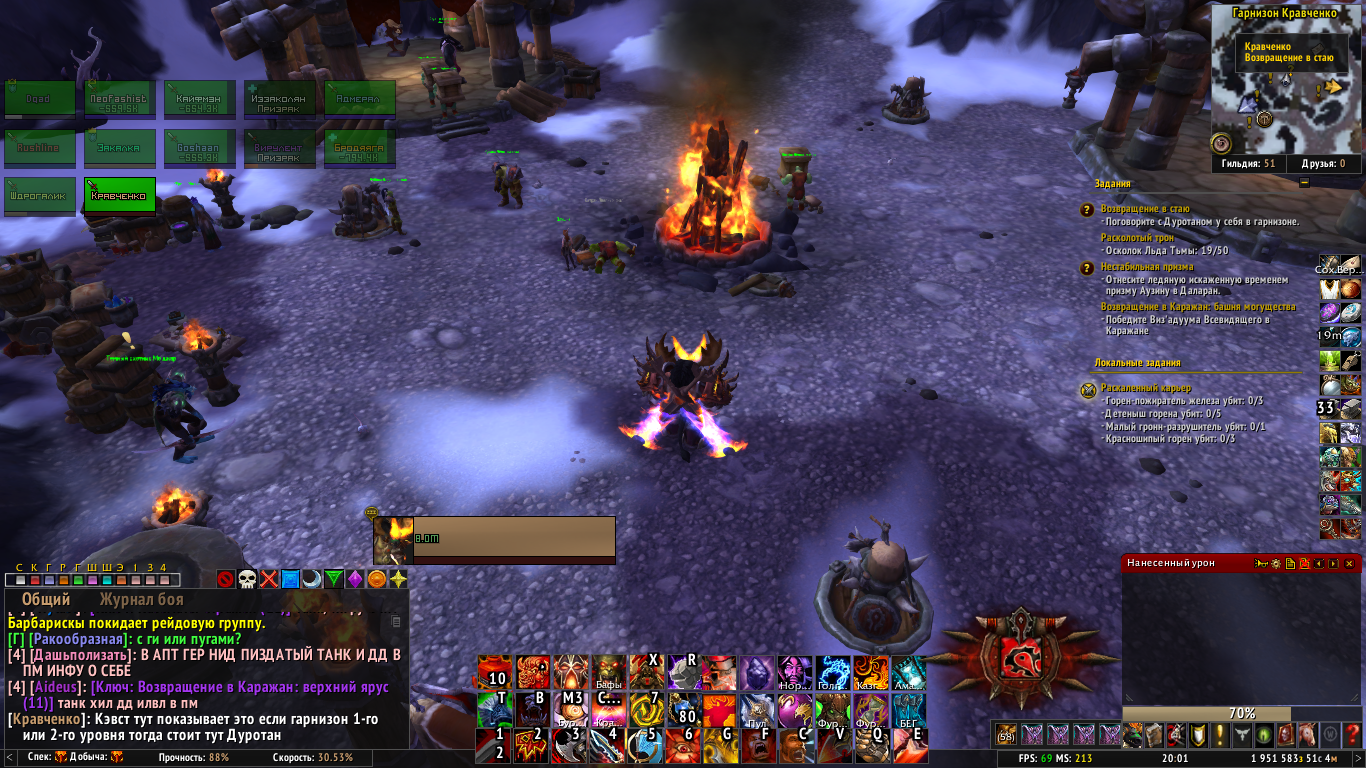The image size is (1366, 768).
Task: Open the red question mark help menu
Action: coord(1350,735)
